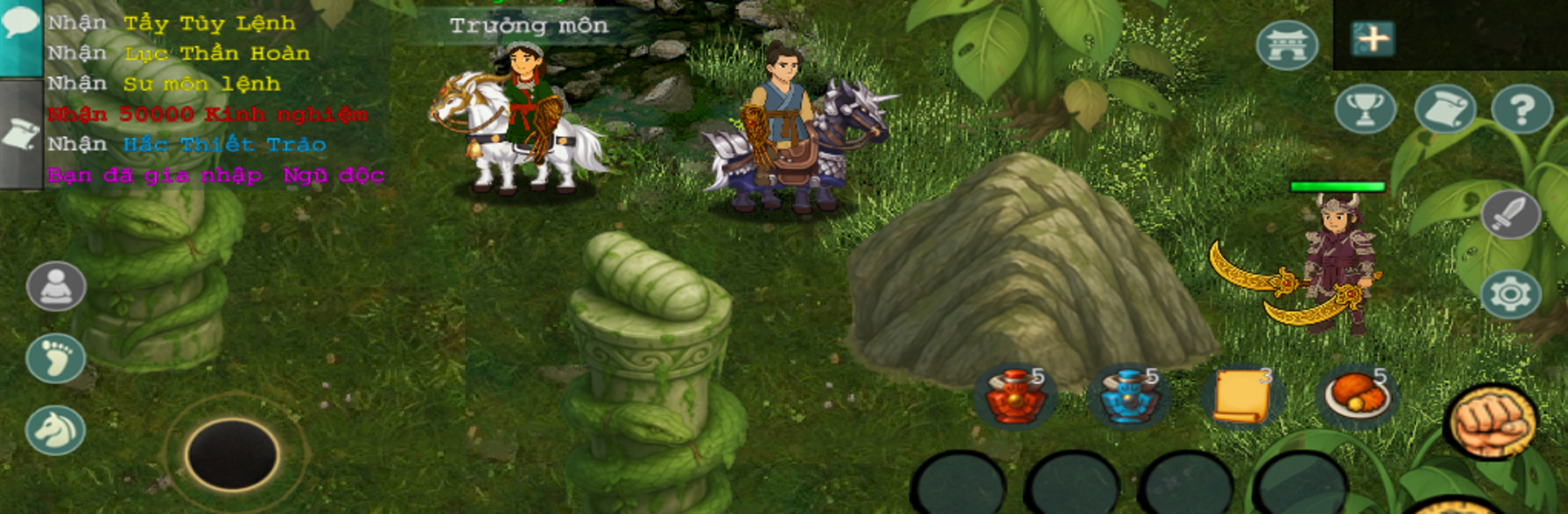Viewport: 1568px width, 514px height.
Task: Open the chat speech bubble tab
Action: click(20, 24)
